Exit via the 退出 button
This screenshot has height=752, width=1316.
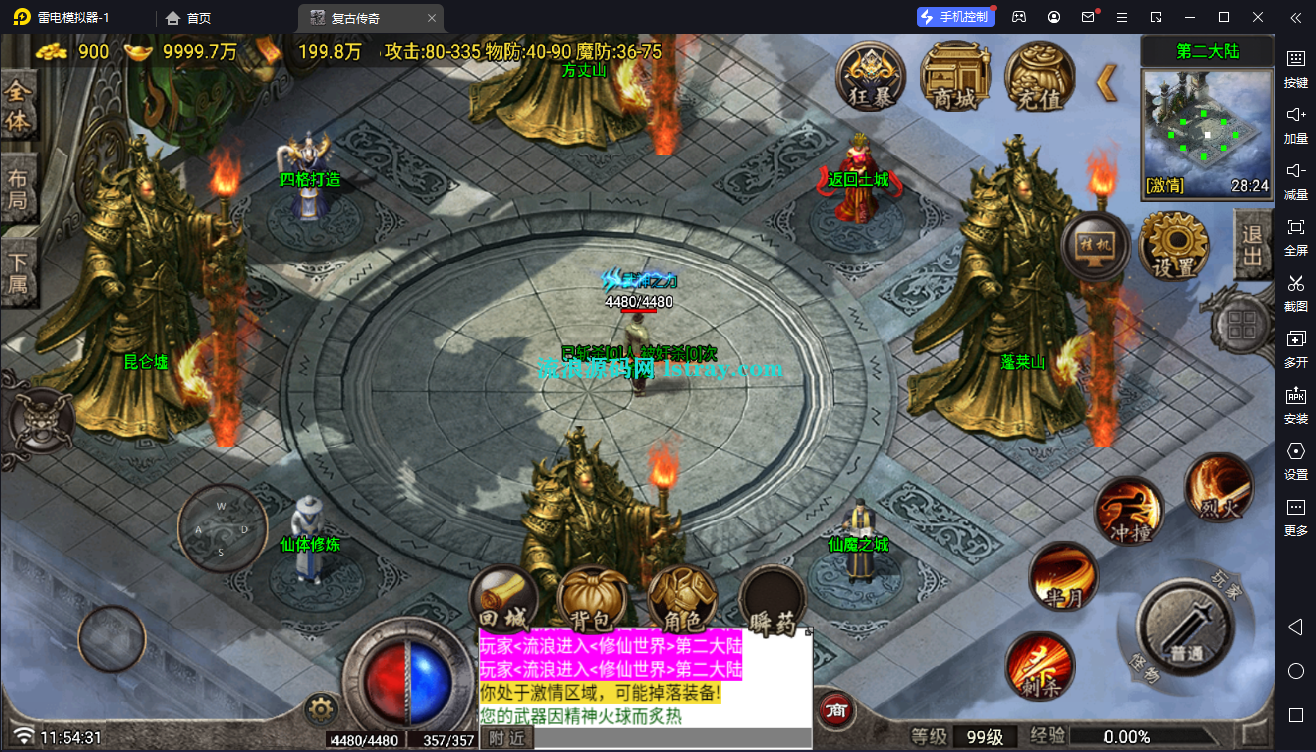1253,245
